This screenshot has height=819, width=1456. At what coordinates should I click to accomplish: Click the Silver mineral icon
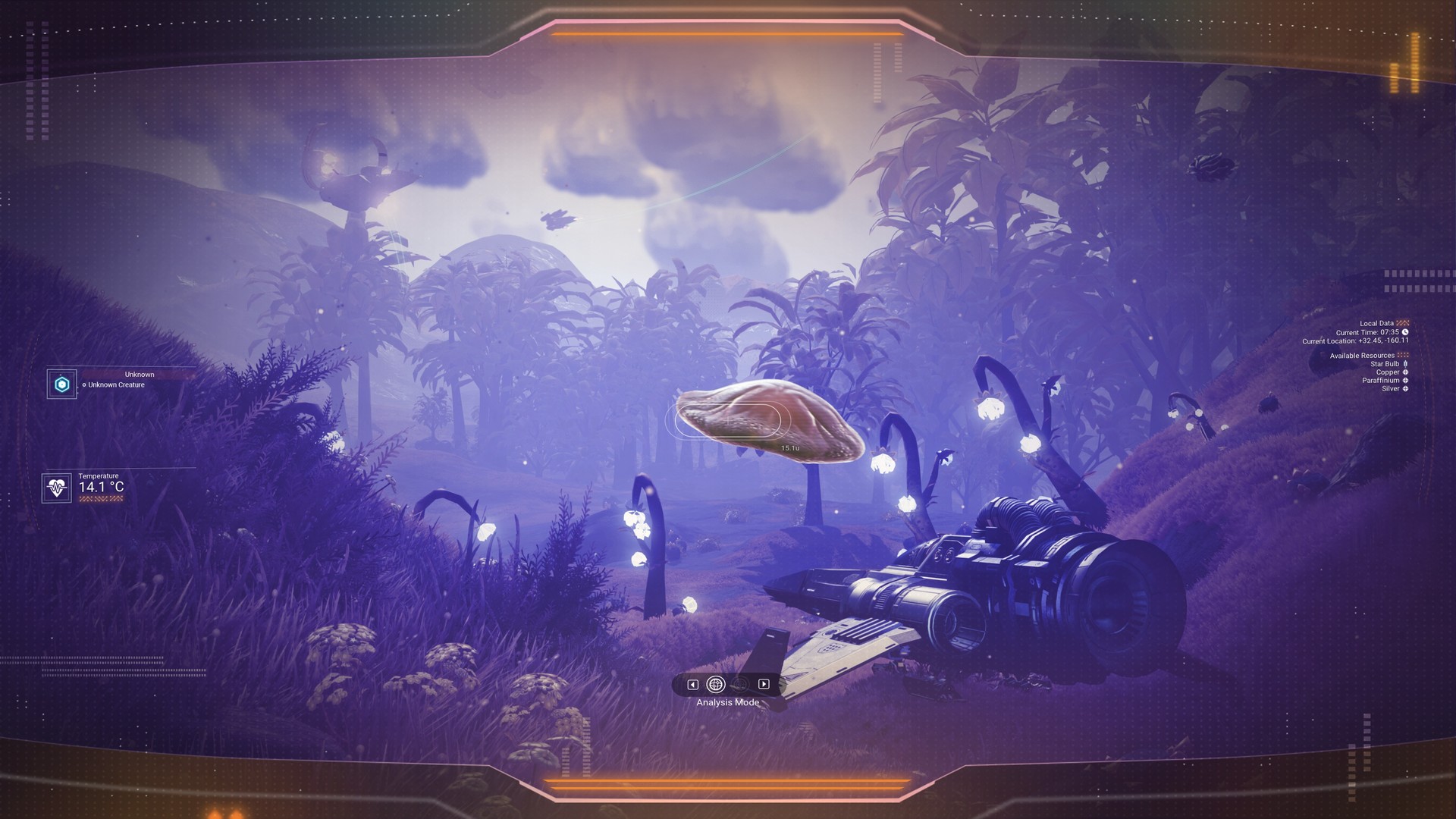[x=1406, y=388]
